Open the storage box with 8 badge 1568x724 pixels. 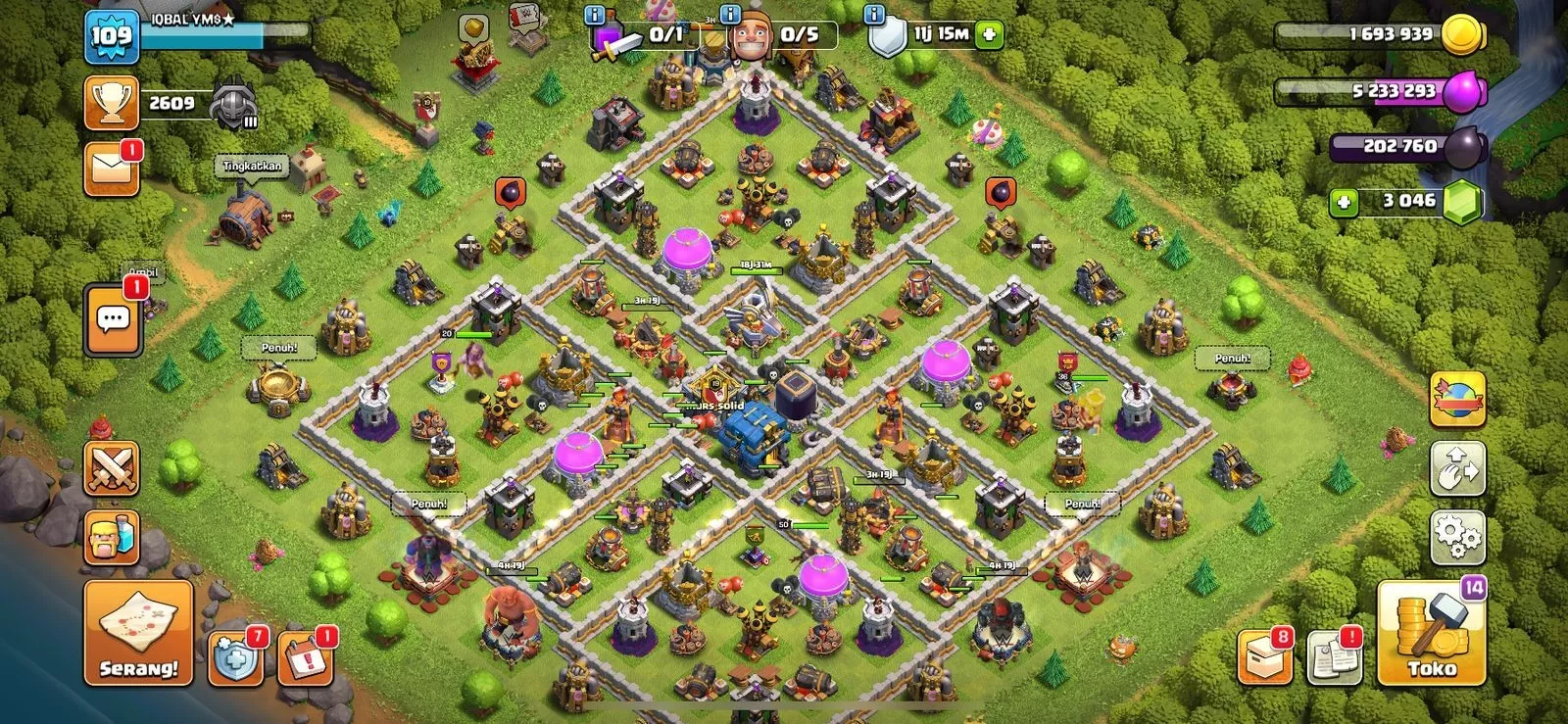click(x=1264, y=656)
